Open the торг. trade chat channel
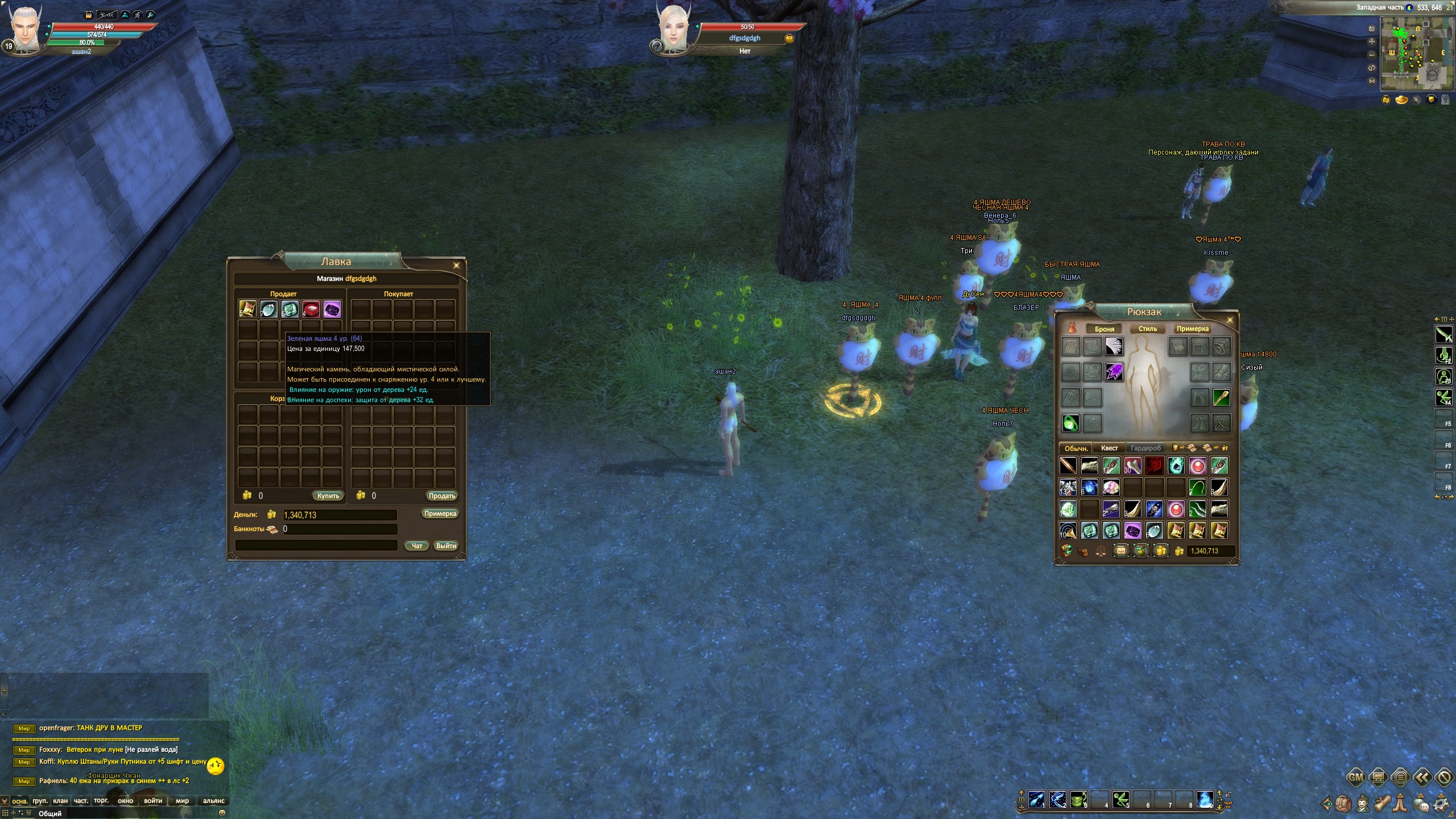 (x=101, y=801)
